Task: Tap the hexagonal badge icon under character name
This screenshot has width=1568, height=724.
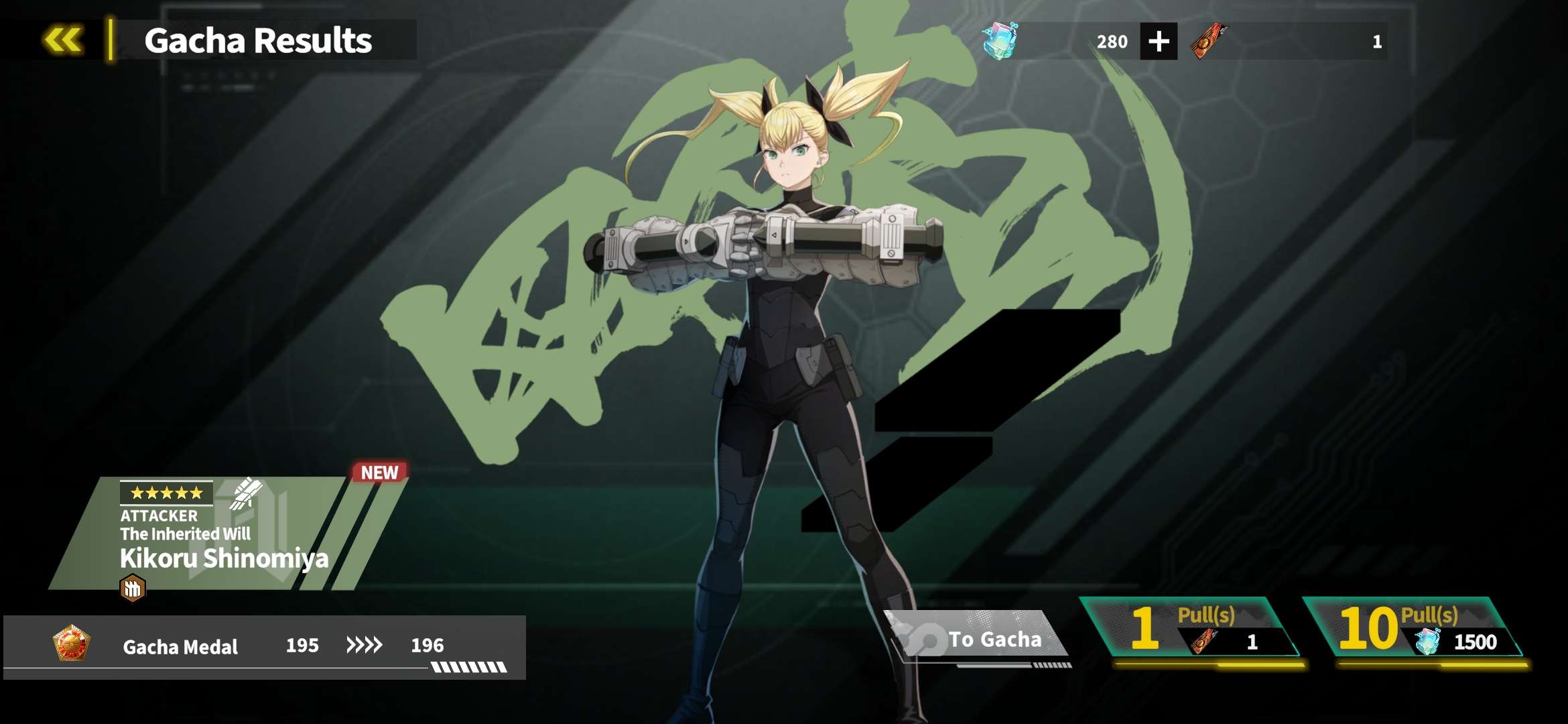Action: pyautogui.click(x=133, y=589)
